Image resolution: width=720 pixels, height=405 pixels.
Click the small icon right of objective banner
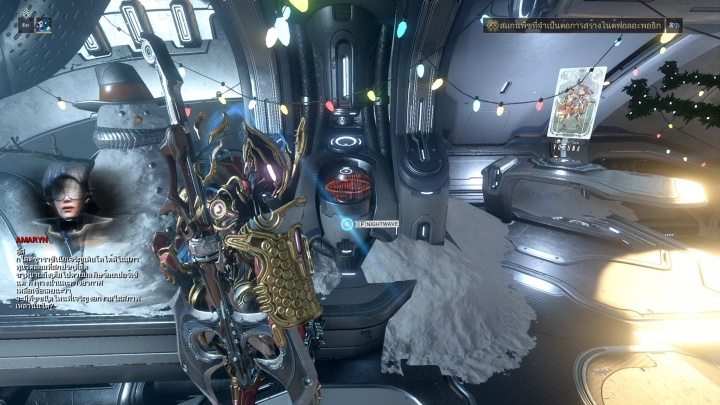click(x=675, y=25)
